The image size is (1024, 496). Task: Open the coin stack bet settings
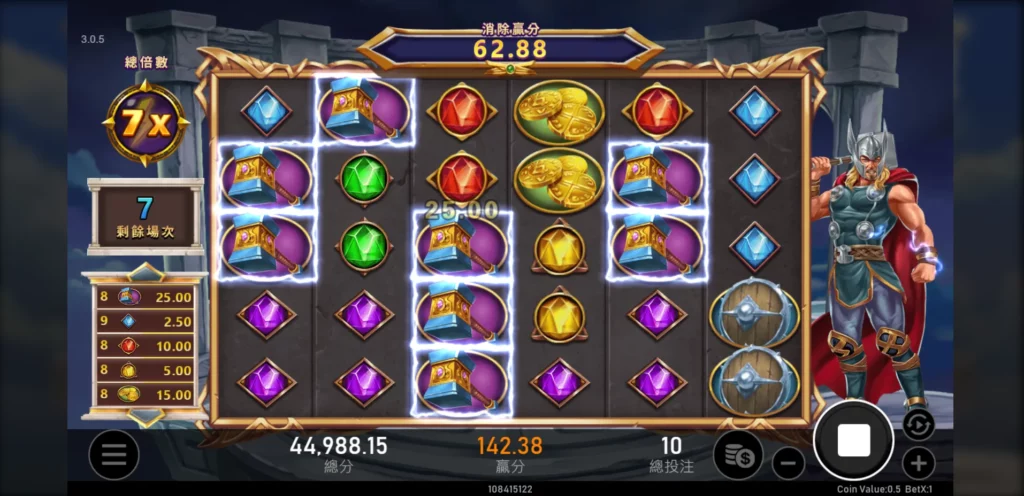738,455
